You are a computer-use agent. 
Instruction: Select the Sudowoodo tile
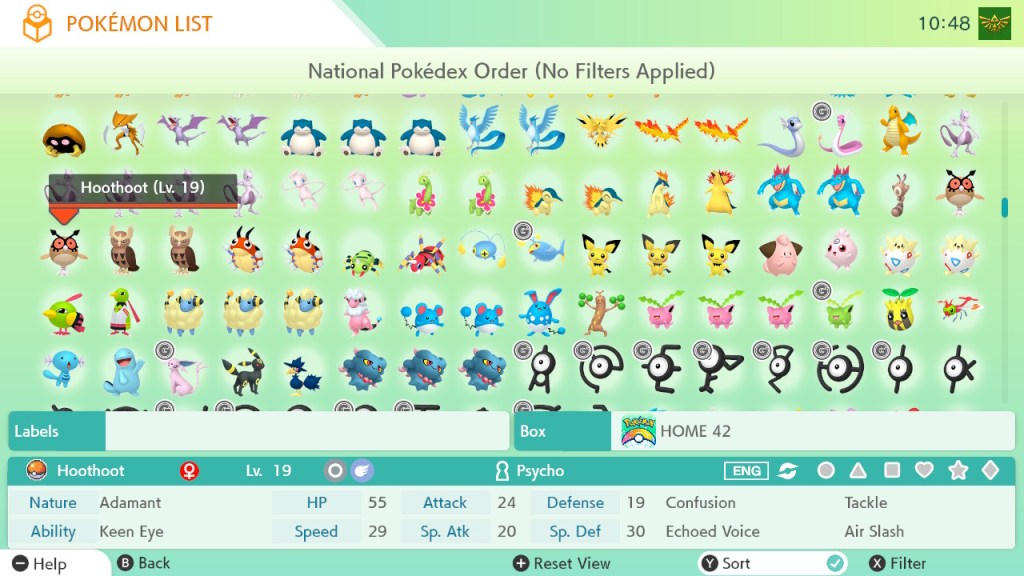tap(600, 312)
